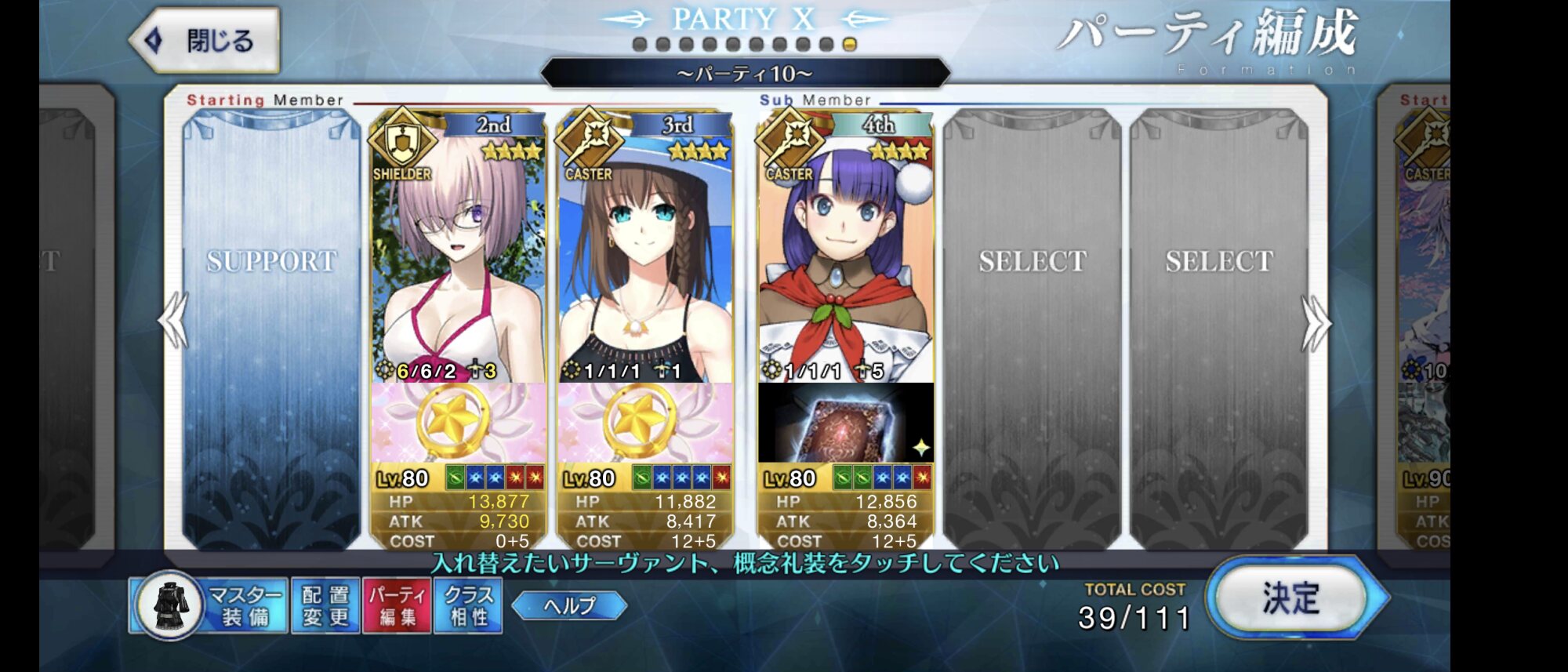
Task: Select the empty SUPPORT slot
Action: pyautogui.click(x=271, y=329)
